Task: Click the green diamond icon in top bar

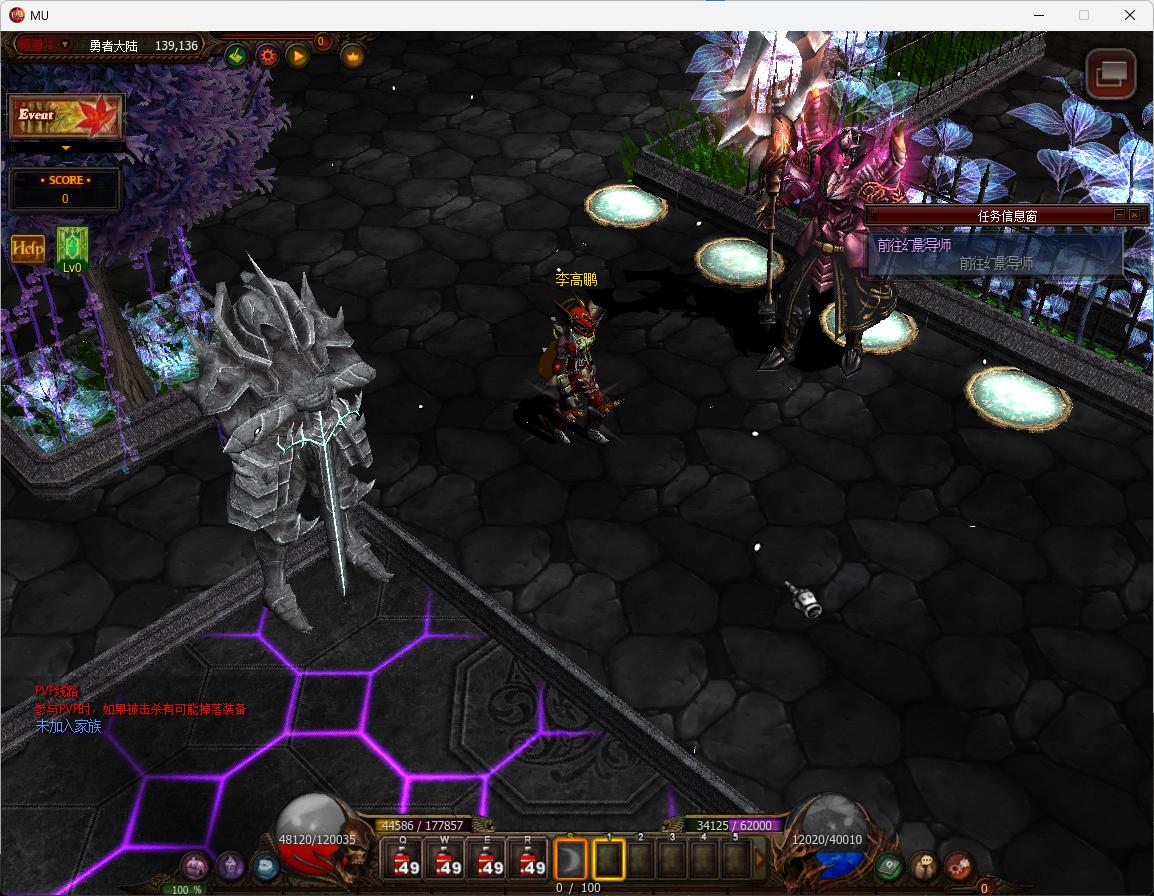Action: pos(236,56)
